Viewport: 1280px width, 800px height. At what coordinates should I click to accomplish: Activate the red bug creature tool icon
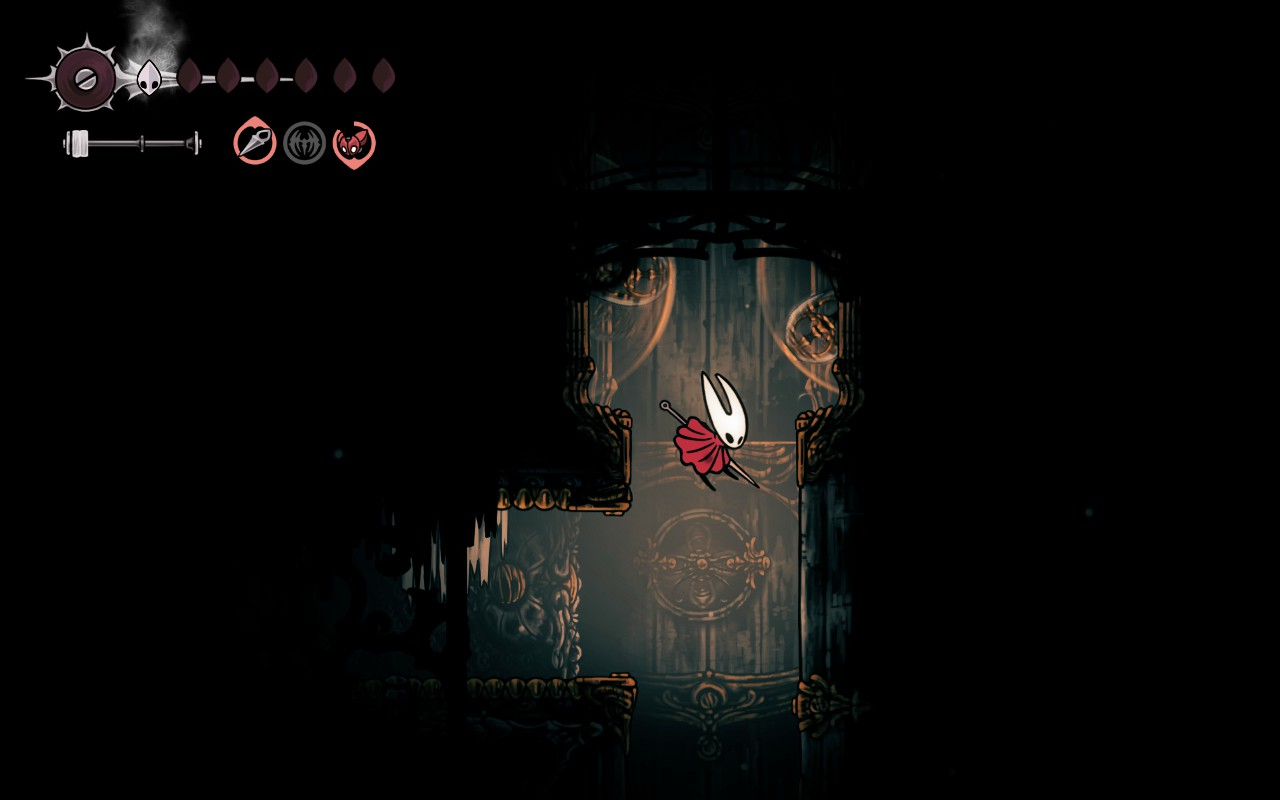(x=353, y=144)
